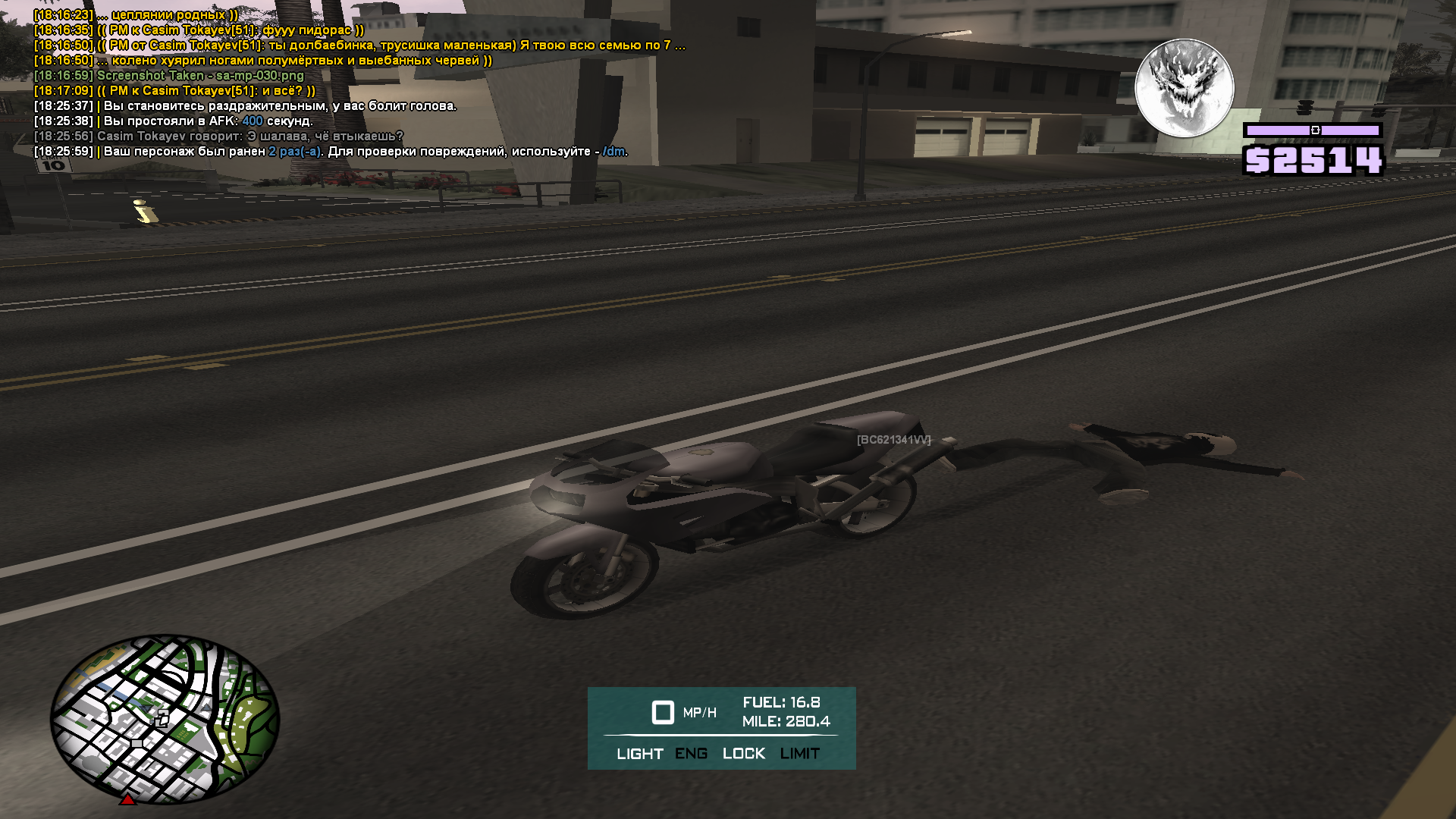
Task: Toggle the LIGHT indicator on speedometer
Action: click(639, 754)
